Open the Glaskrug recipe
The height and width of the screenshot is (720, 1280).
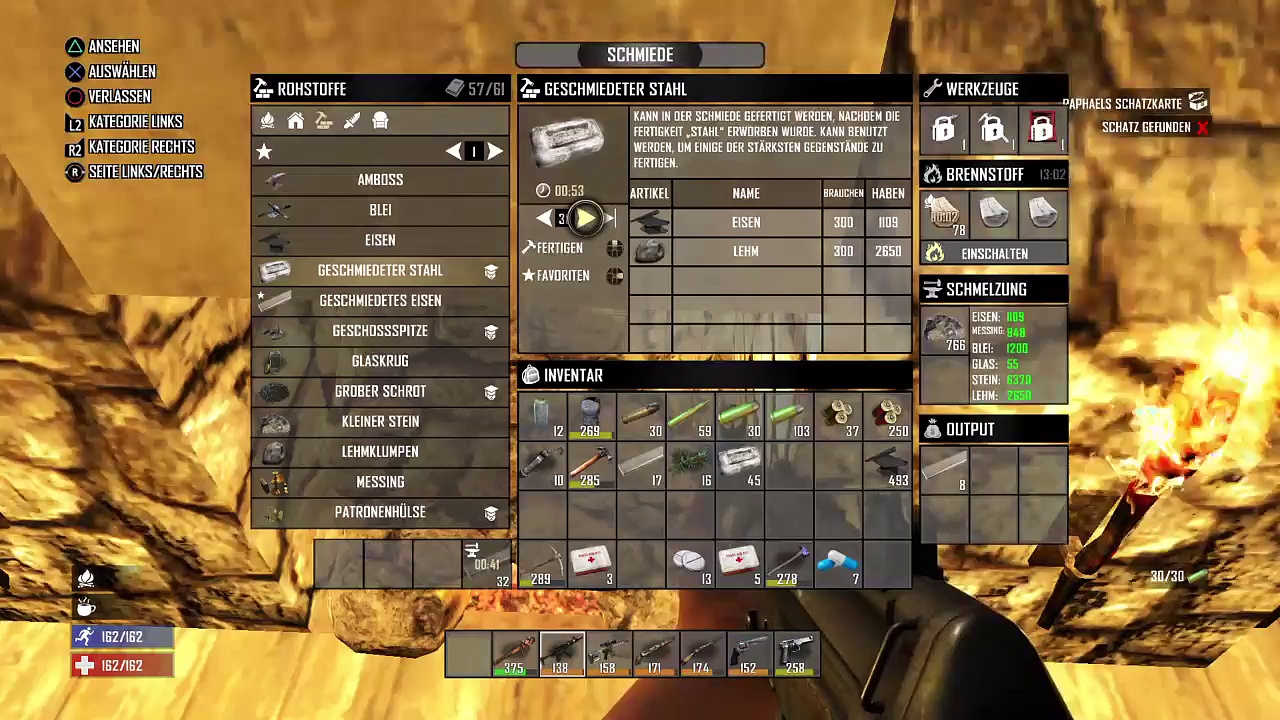tap(380, 361)
